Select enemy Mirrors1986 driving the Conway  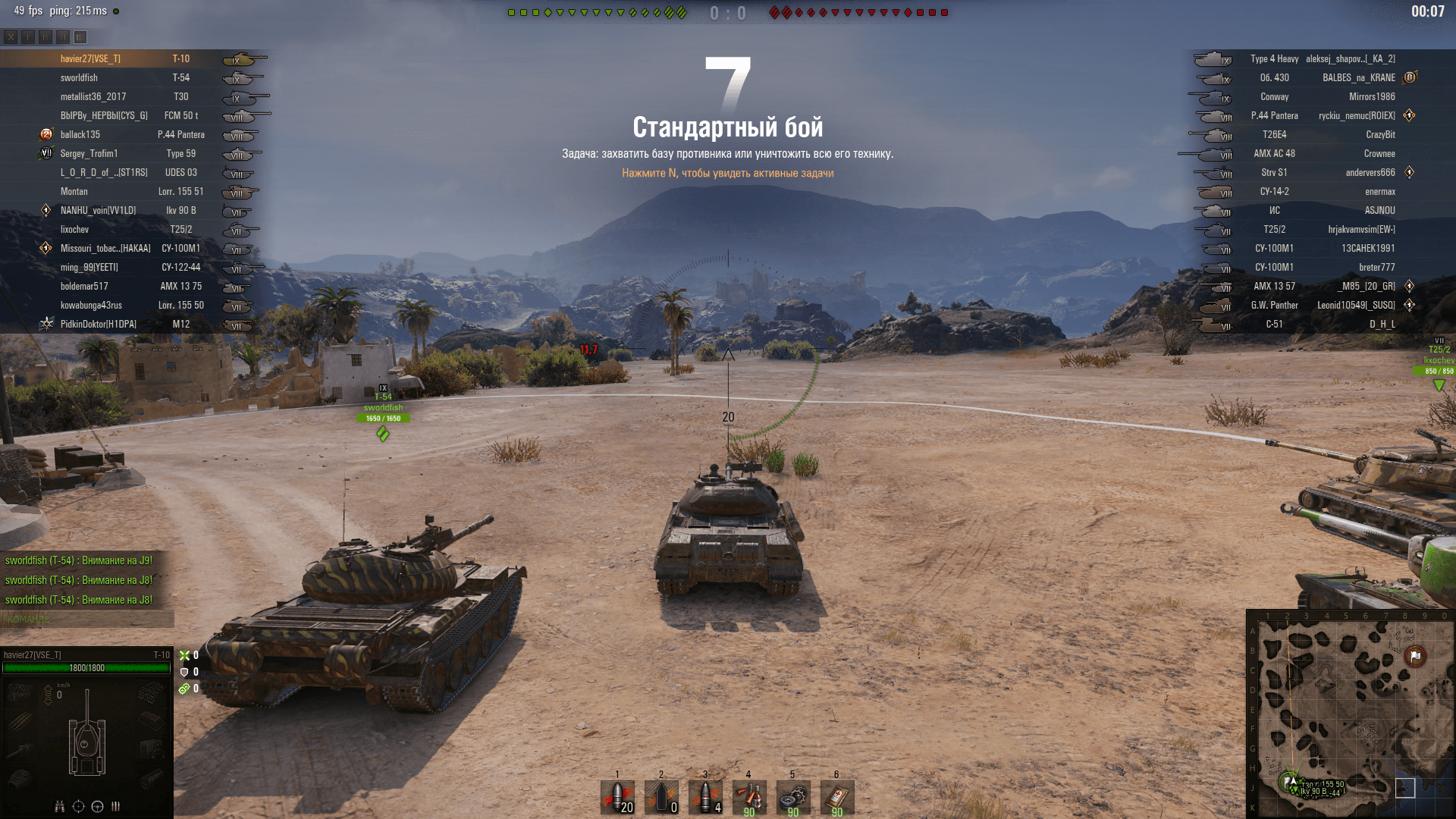click(x=1372, y=96)
